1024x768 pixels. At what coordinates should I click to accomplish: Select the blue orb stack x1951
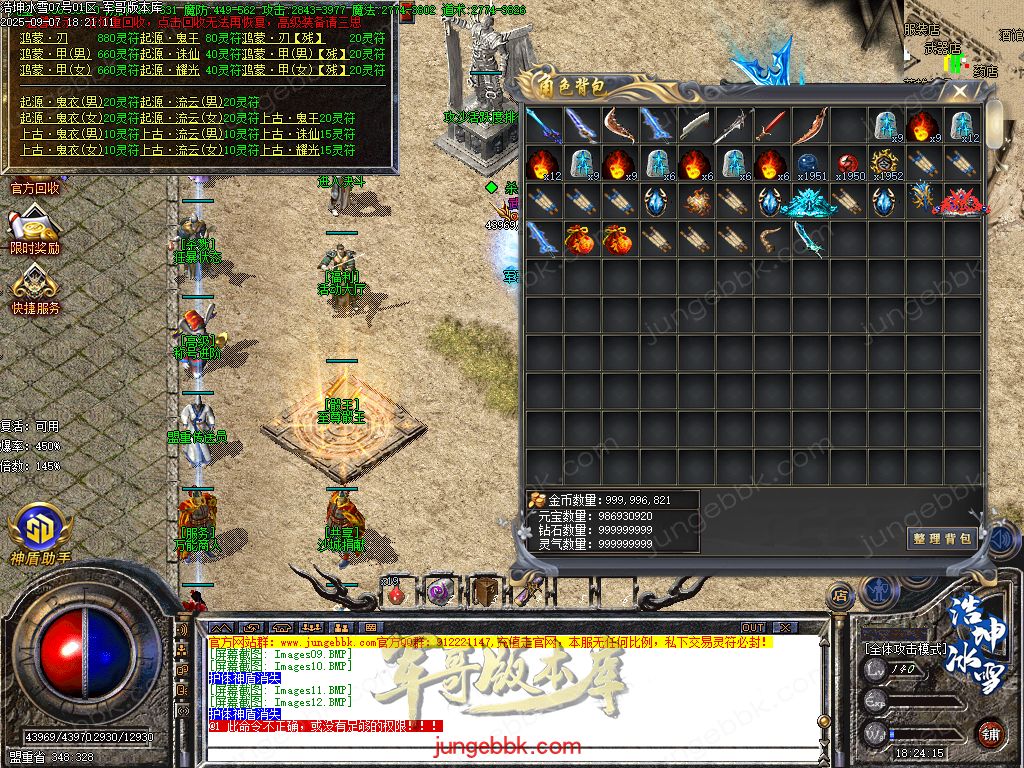coord(810,164)
